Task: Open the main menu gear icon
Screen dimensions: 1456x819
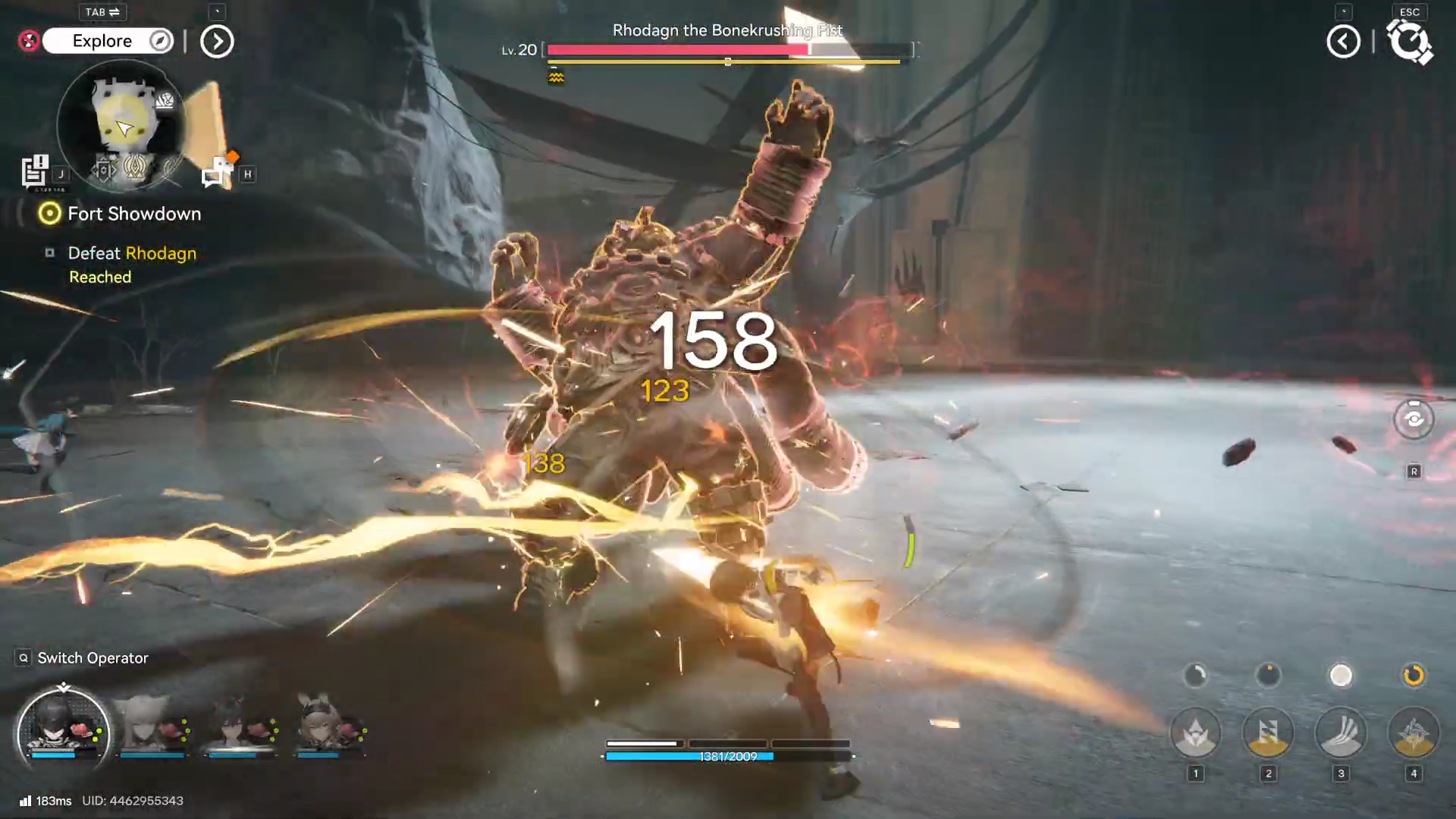Action: pyautogui.click(x=1409, y=42)
